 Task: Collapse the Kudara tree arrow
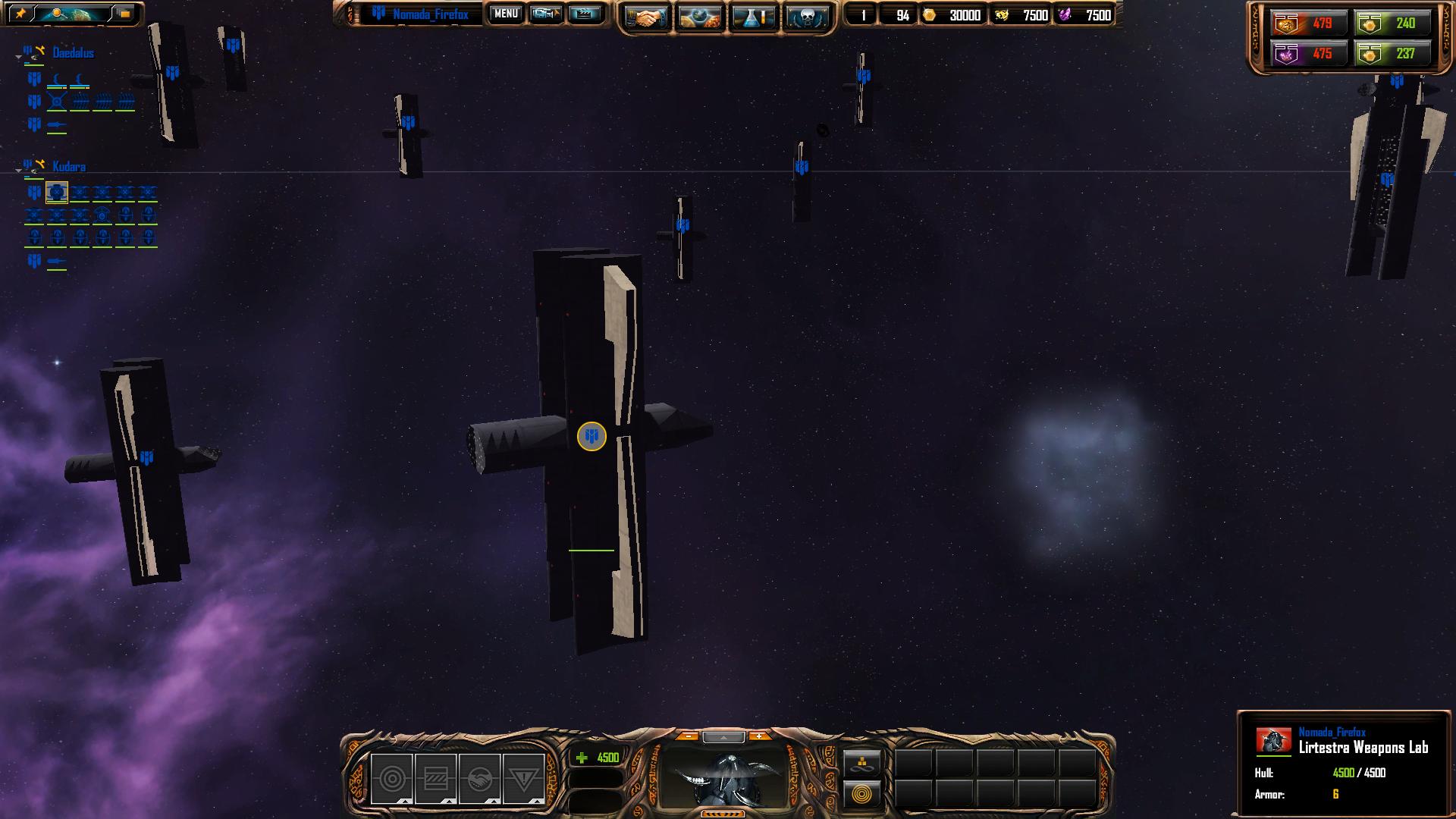click(18, 171)
